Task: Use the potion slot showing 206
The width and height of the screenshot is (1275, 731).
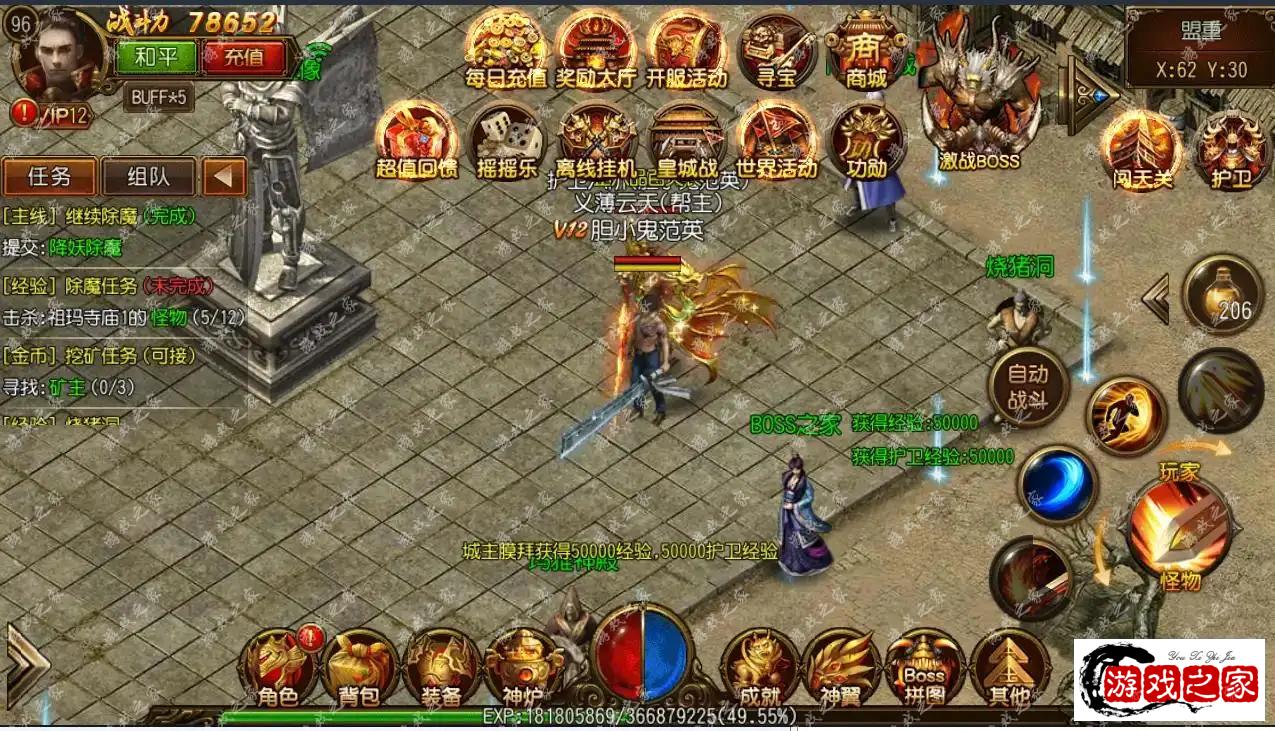Action: tap(1223, 295)
